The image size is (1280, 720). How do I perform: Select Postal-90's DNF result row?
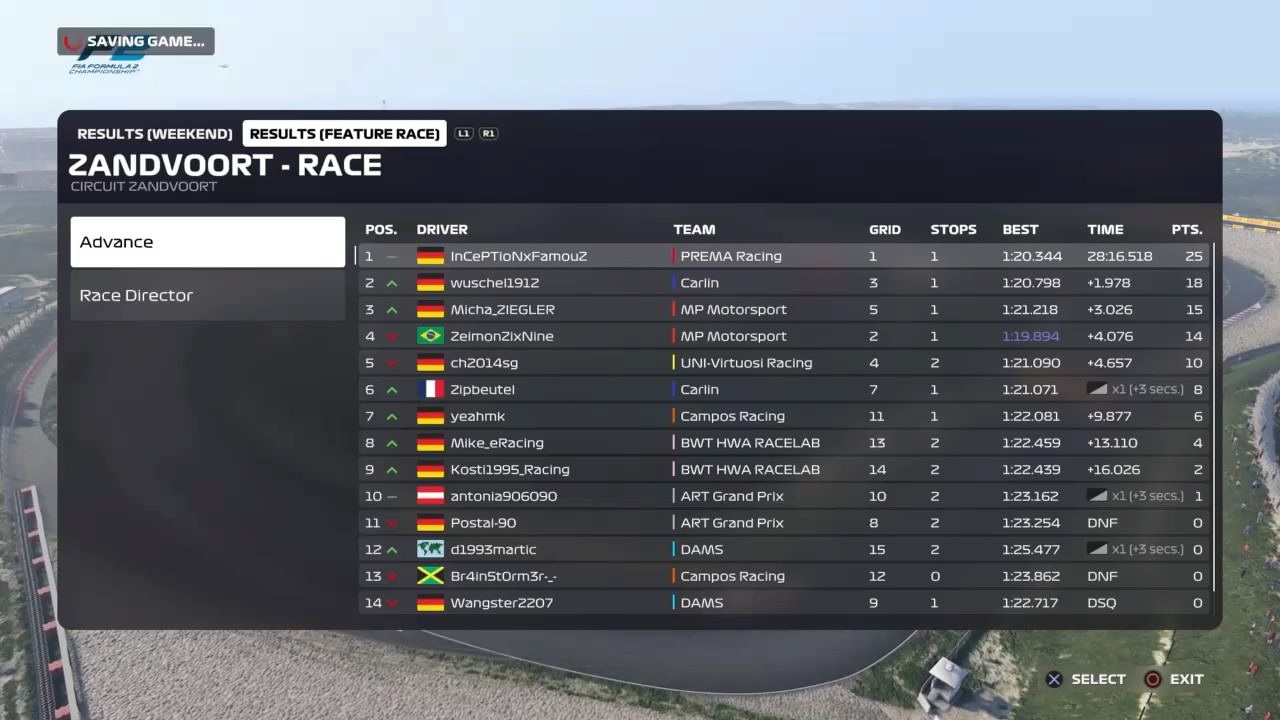(783, 523)
